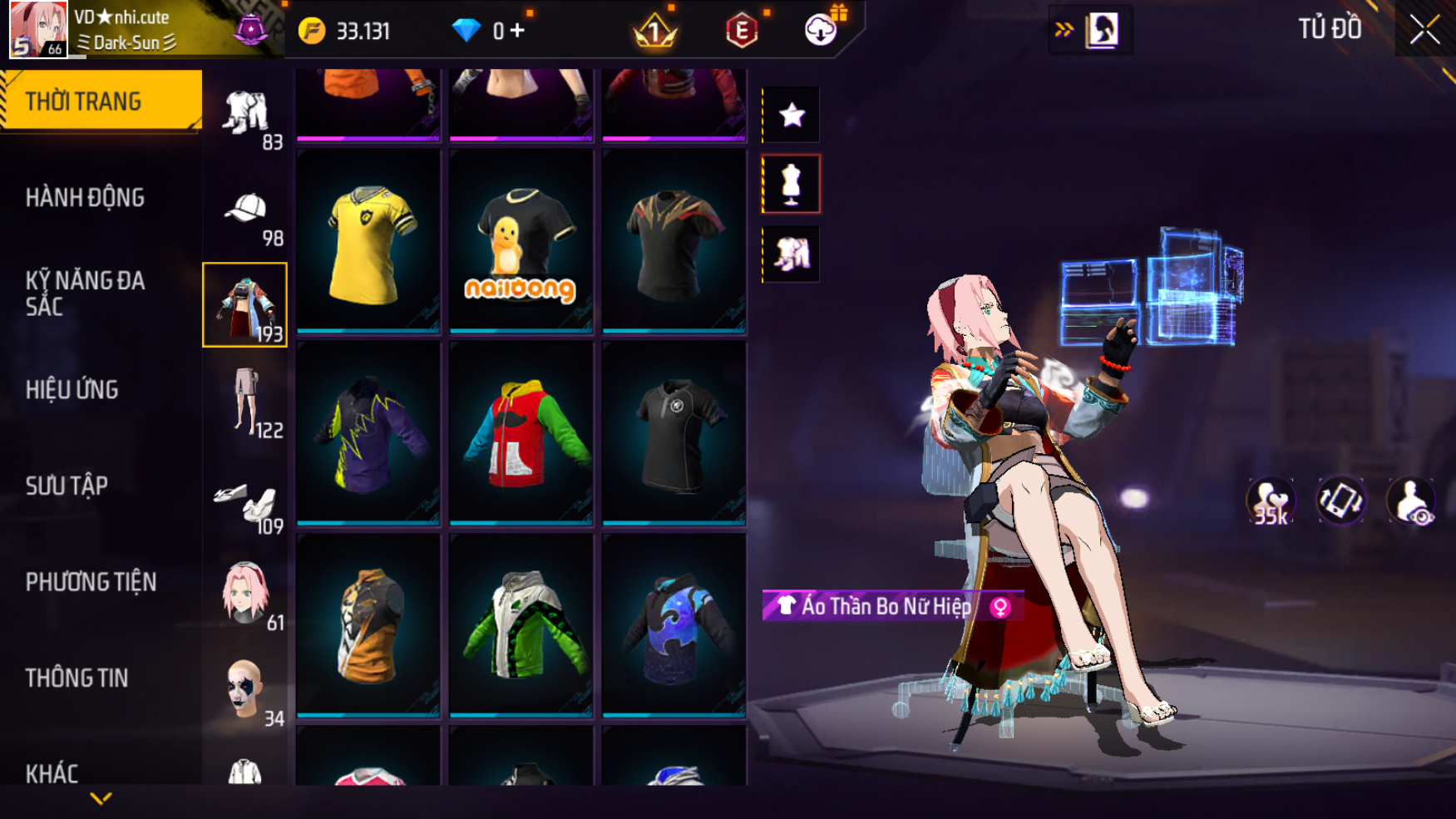Select the black Nailoong duck t-shirt
The height and width of the screenshot is (819, 1456).
tap(521, 242)
